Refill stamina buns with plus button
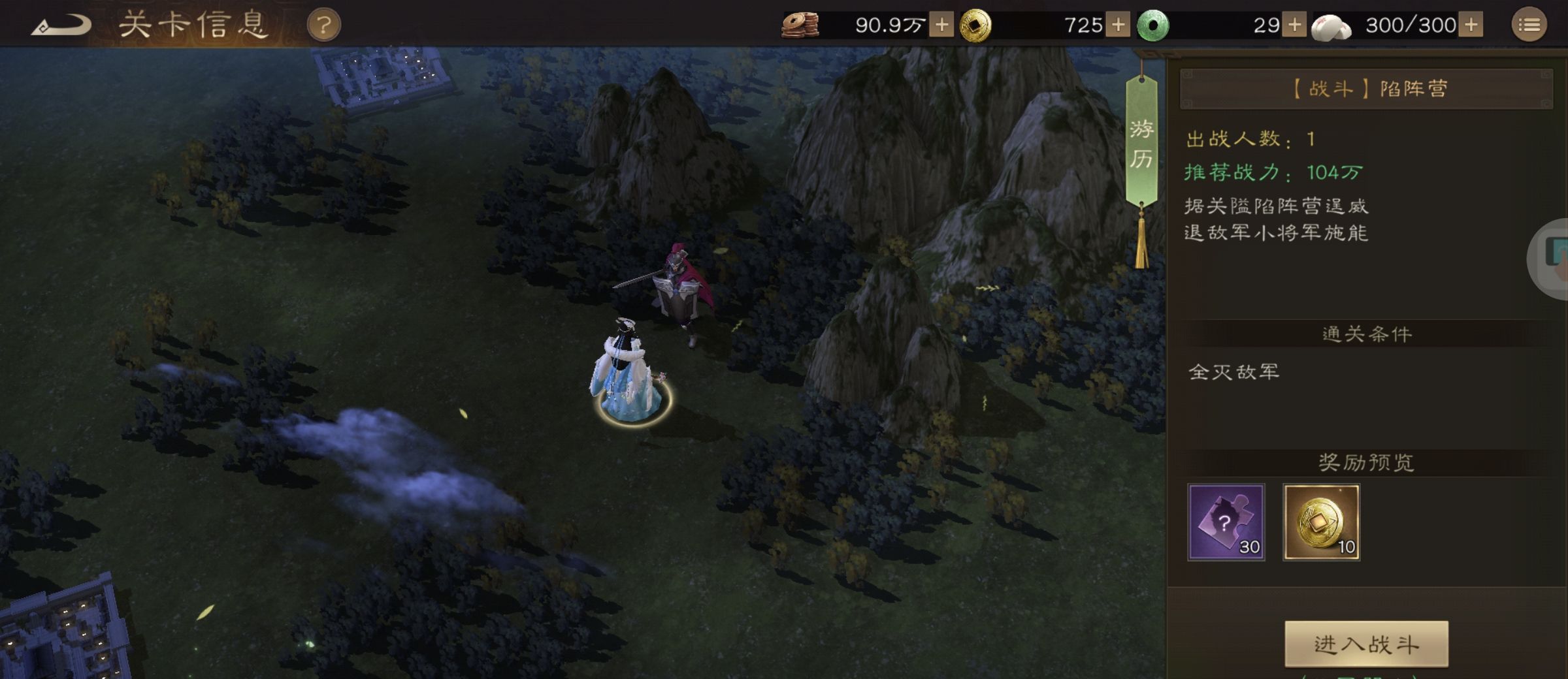This screenshot has height=679, width=1568. (1471, 25)
